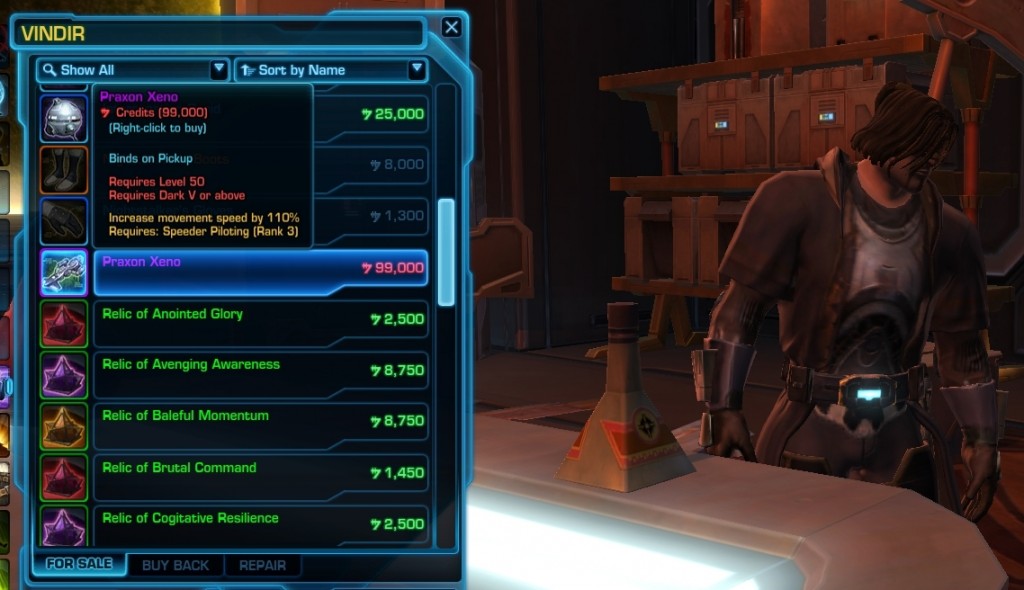The image size is (1024, 590).
Task: Click the vendor list scrollbar handle
Action: (x=446, y=251)
